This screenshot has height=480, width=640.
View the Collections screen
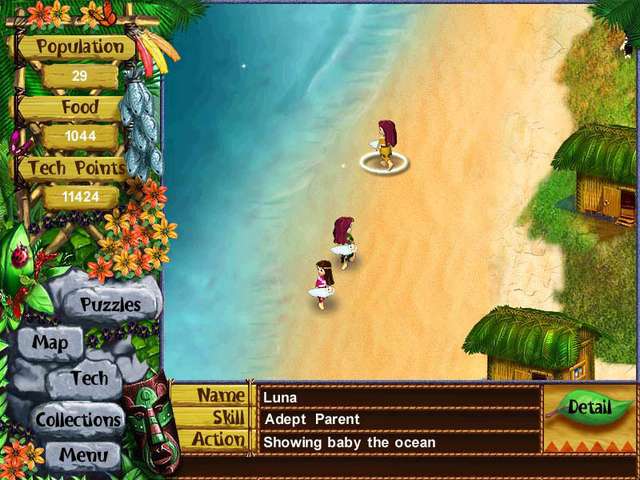pos(79,419)
